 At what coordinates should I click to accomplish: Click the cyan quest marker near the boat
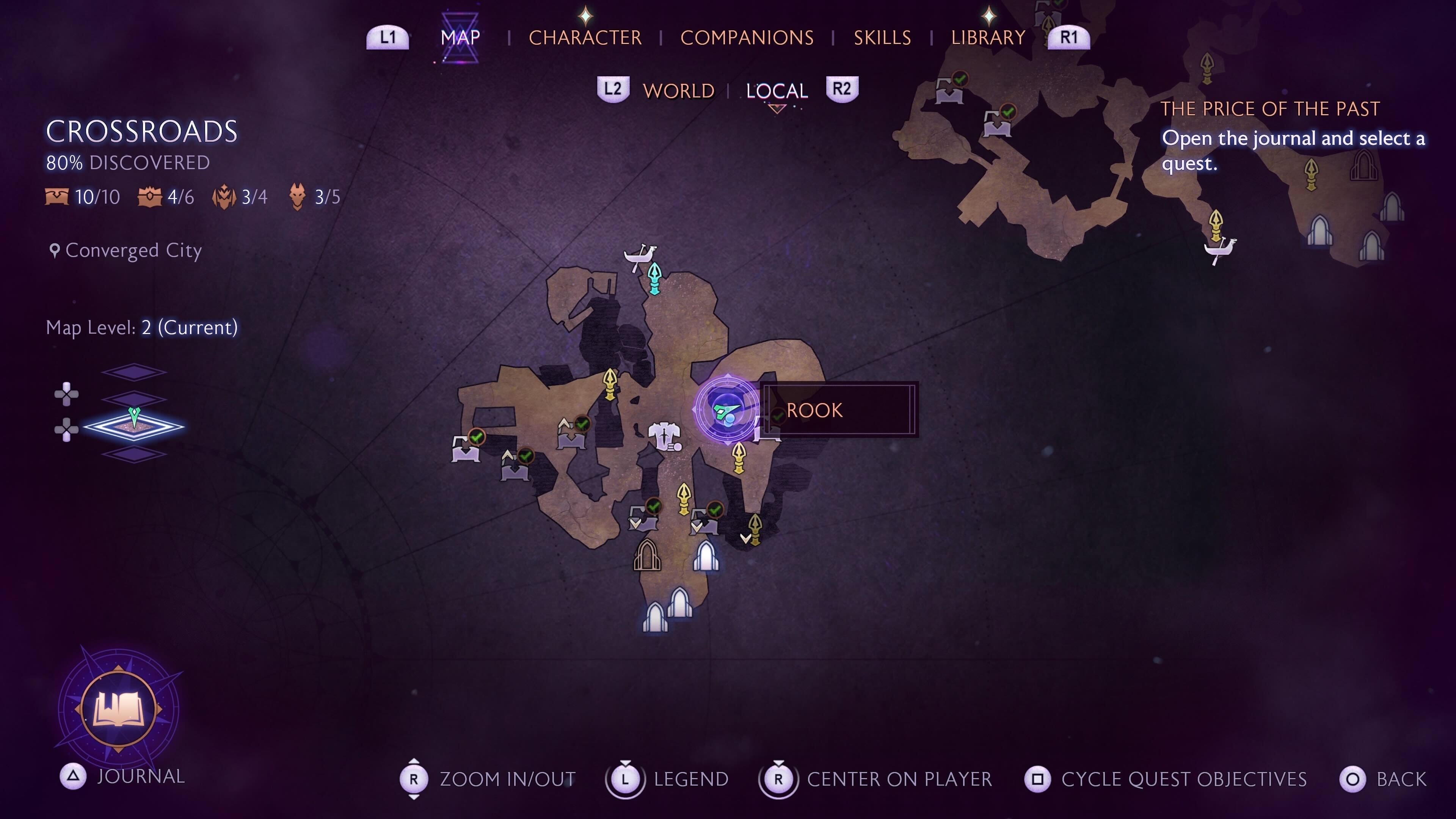pos(654,278)
